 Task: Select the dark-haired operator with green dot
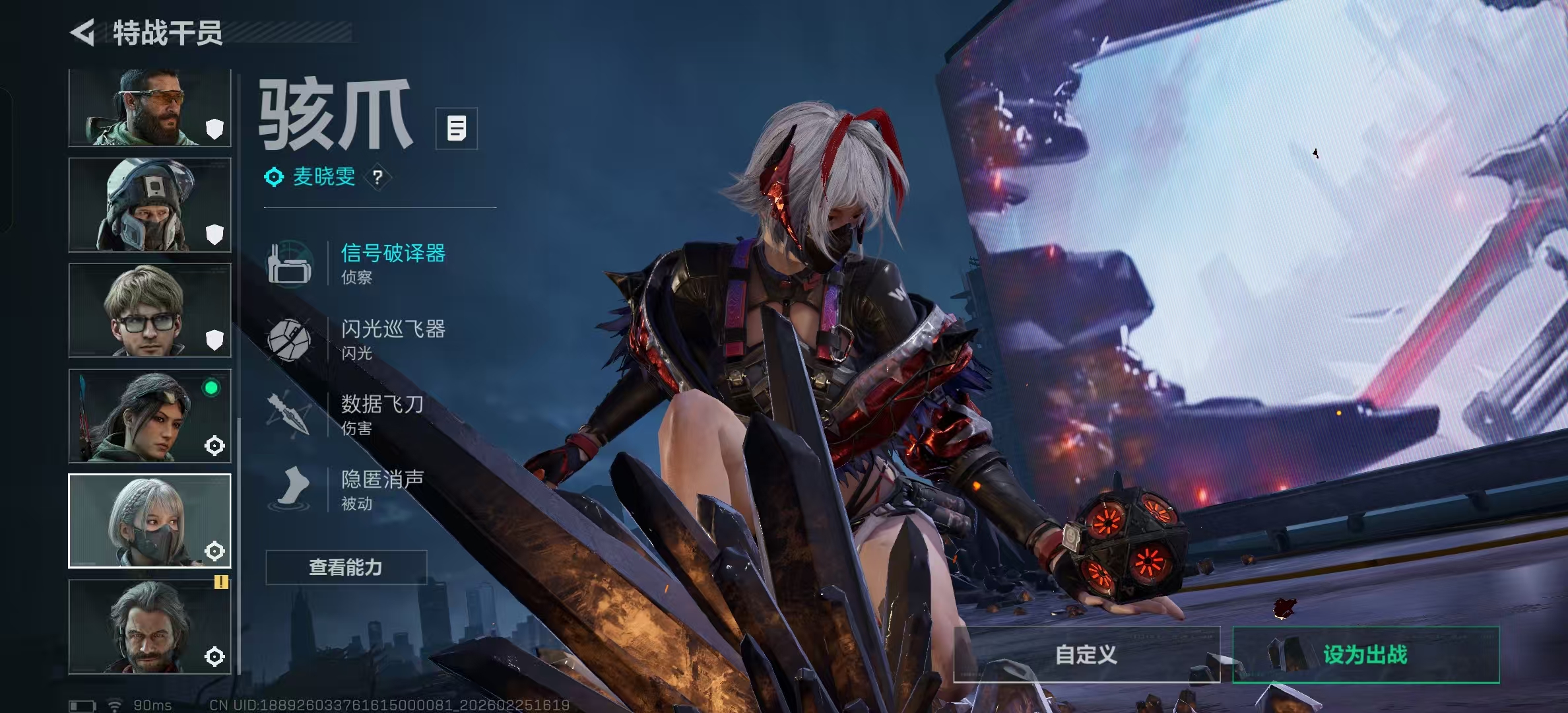click(150, 416)
